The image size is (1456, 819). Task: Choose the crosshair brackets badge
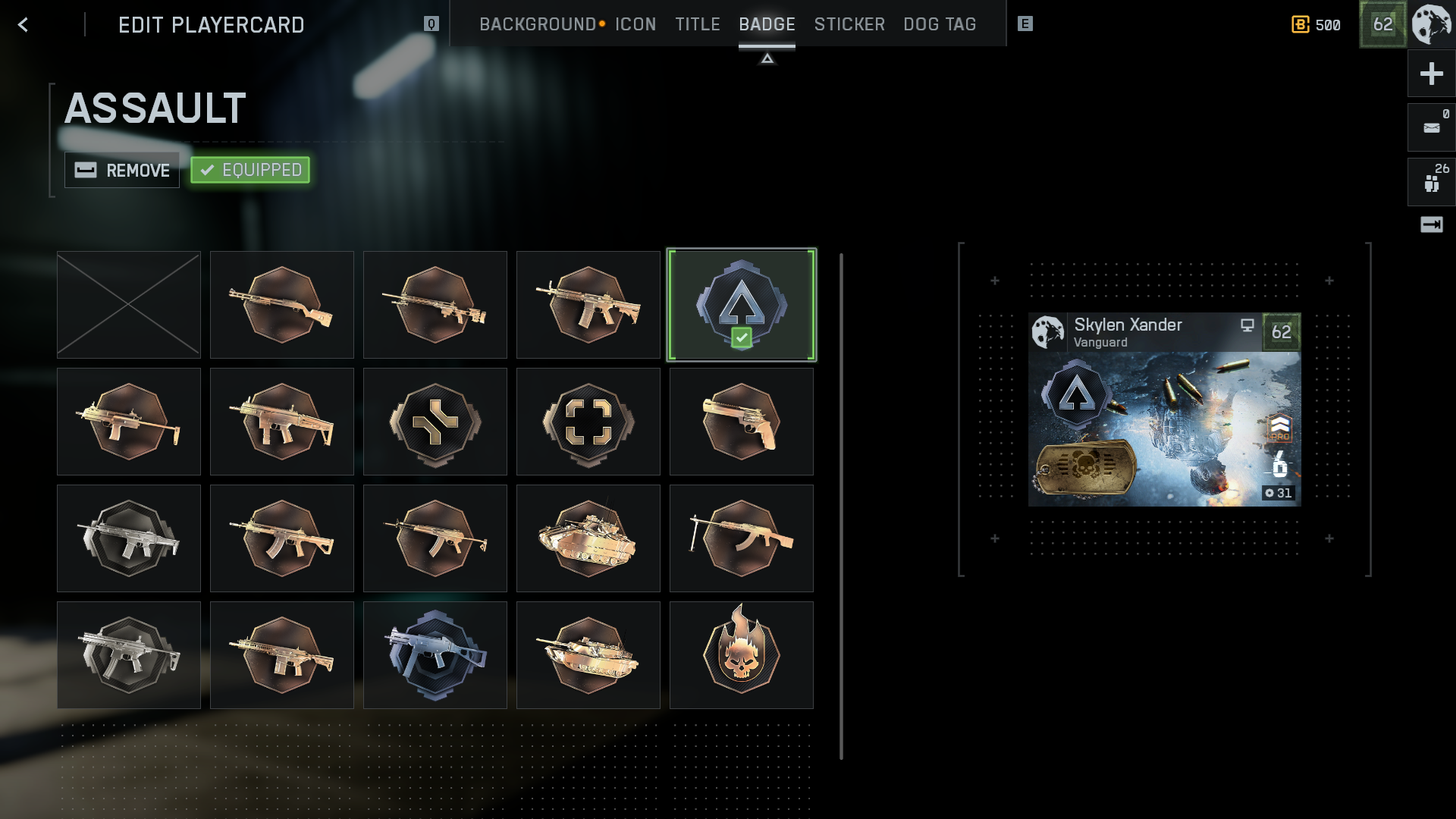tap(588, 422)
